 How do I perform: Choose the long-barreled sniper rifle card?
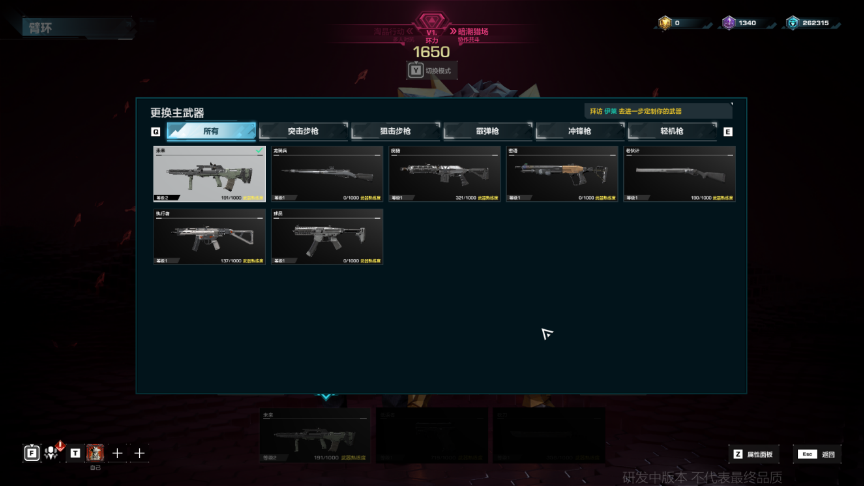[x=327, y=174]
